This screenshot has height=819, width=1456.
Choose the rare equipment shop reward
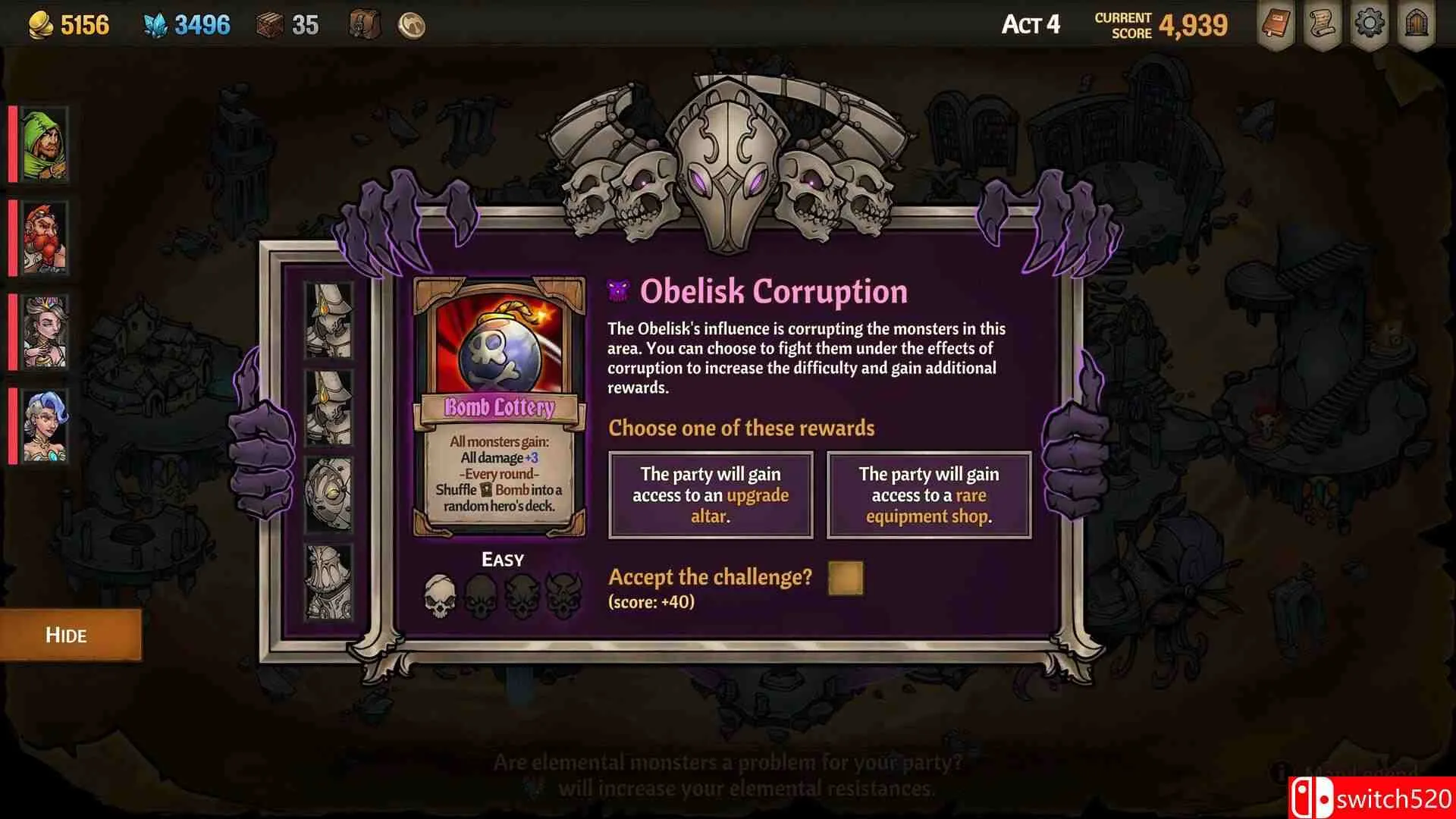click(x=929, y=495)
